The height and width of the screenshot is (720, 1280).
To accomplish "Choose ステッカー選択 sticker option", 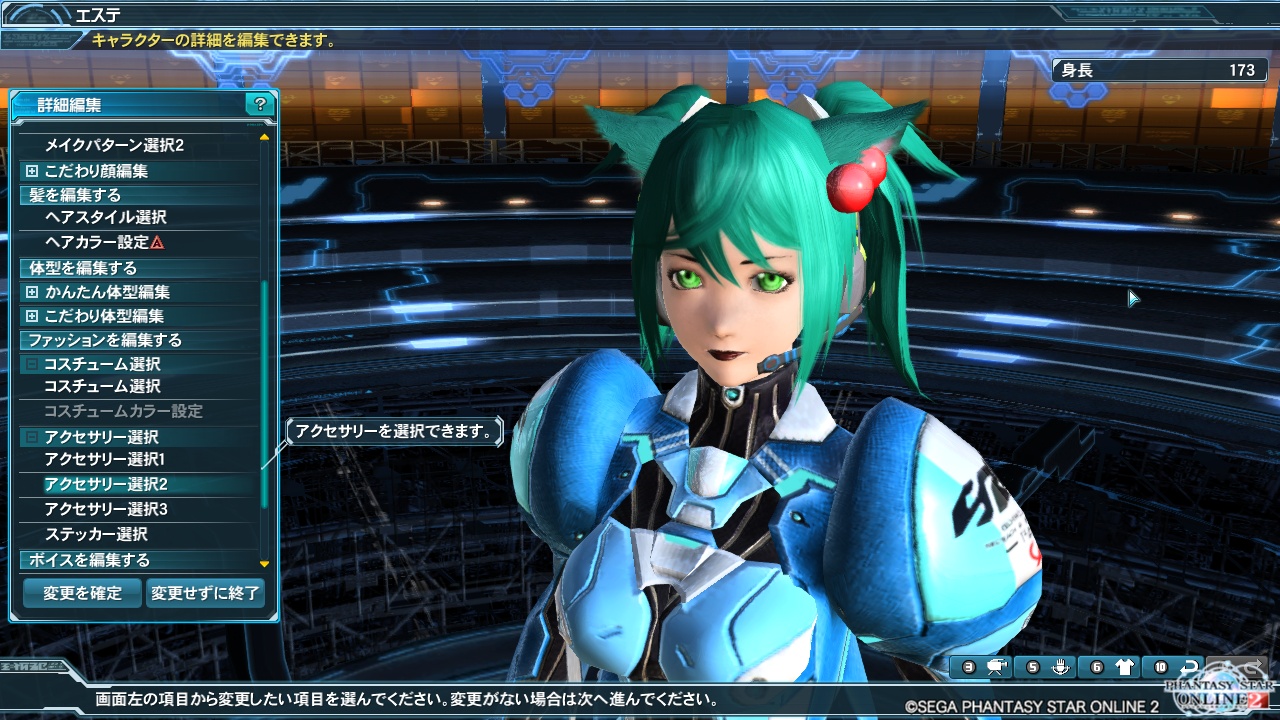I will [x=96, y=534].
